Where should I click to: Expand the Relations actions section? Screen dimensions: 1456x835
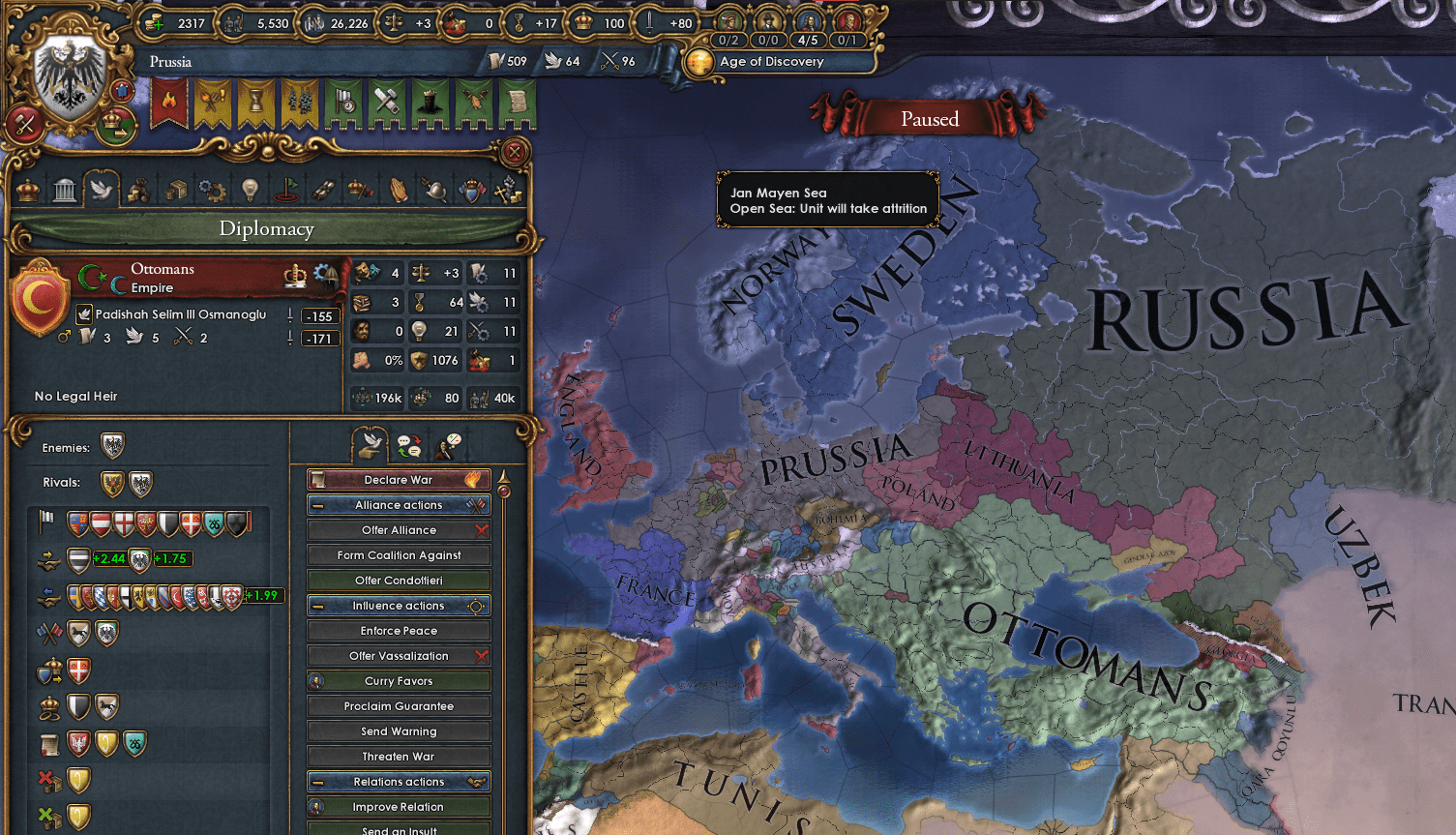pyautogui.click(x=398, y=781)
